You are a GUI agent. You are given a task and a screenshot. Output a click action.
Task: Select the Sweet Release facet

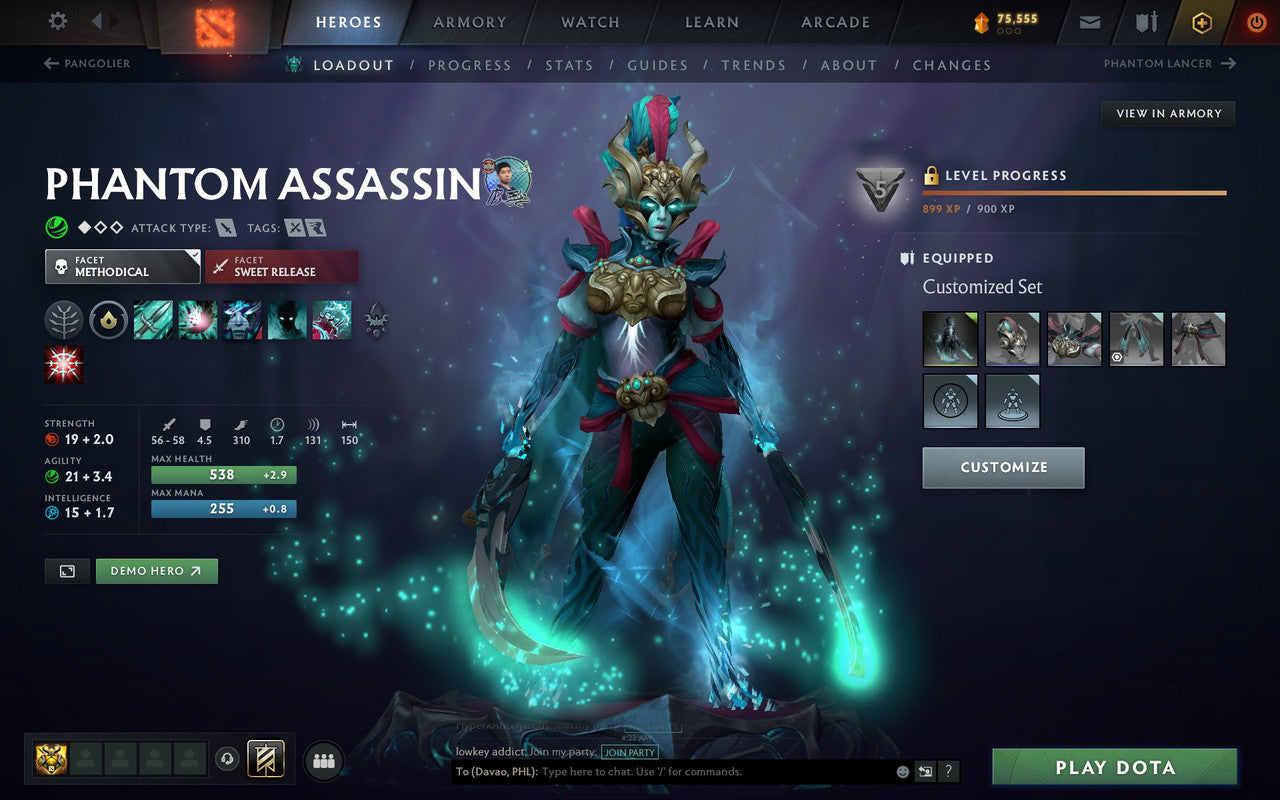(282, 267)
